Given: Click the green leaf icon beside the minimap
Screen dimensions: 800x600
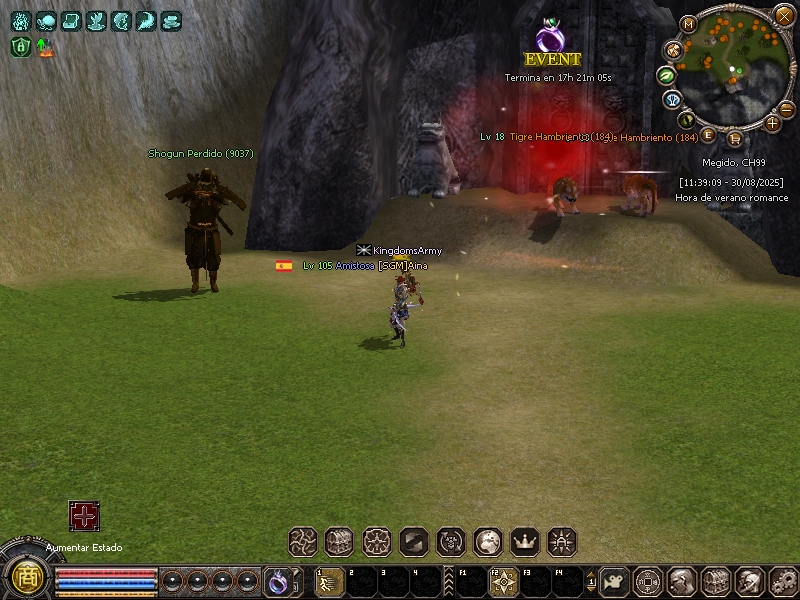Looking at the screenshot, I should pyautogui.click(x=666, y=75).
